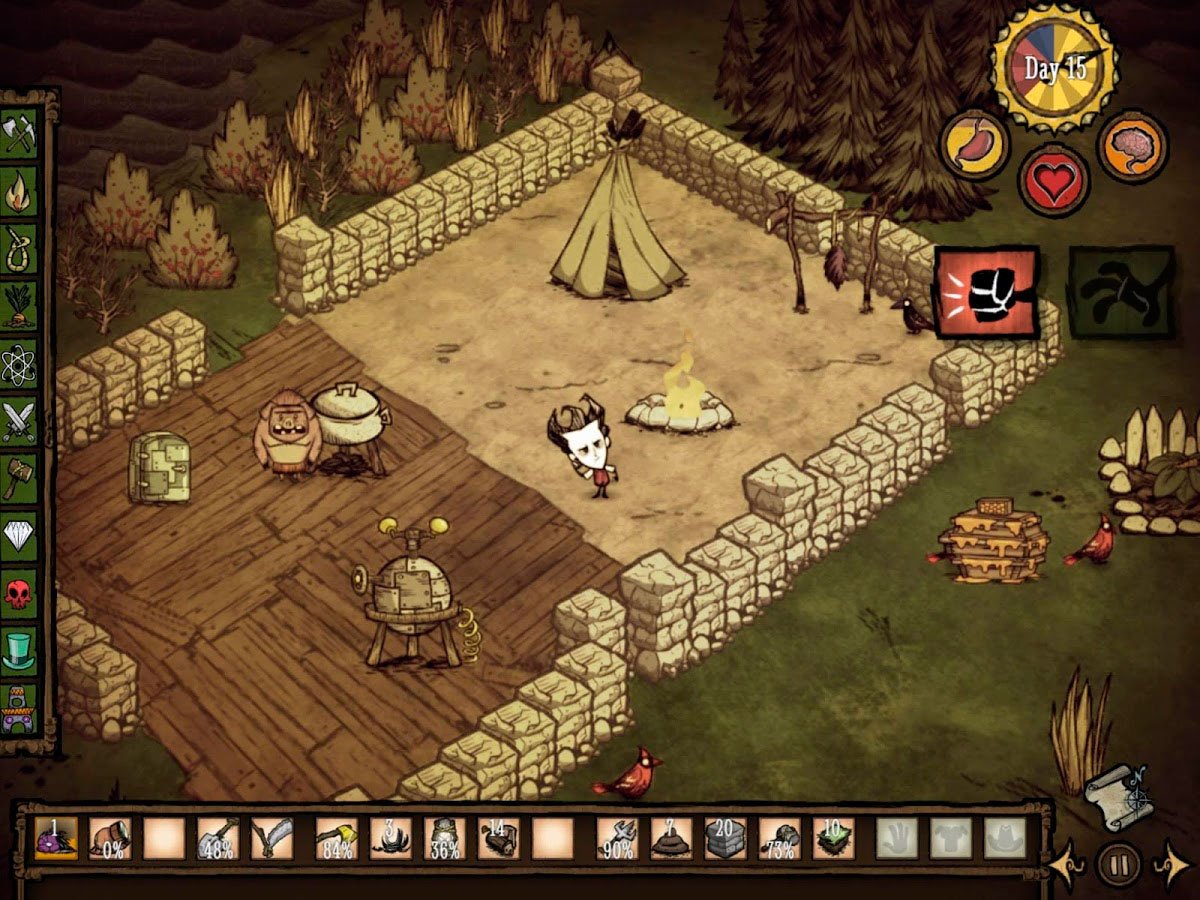
Task: Tap the red fist attack button
Action: click(x=986, y=293)
